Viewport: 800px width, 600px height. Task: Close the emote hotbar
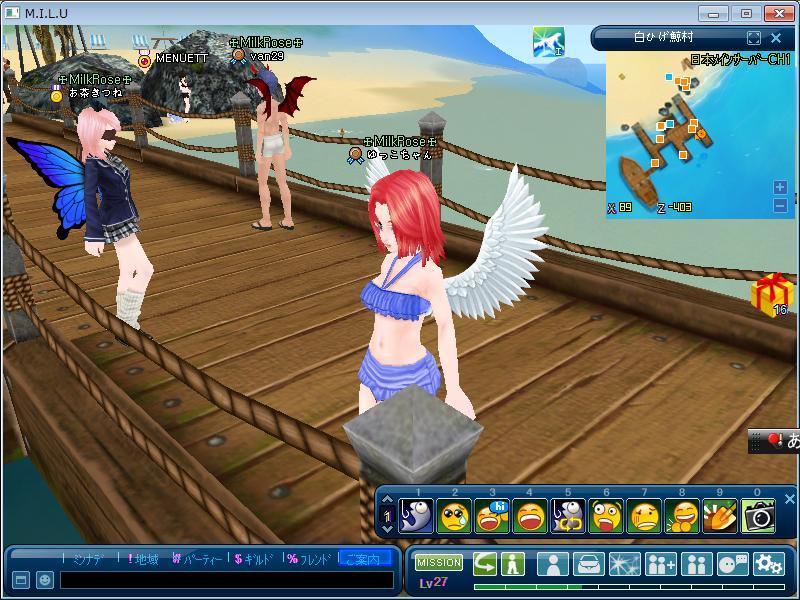(789, 497)
